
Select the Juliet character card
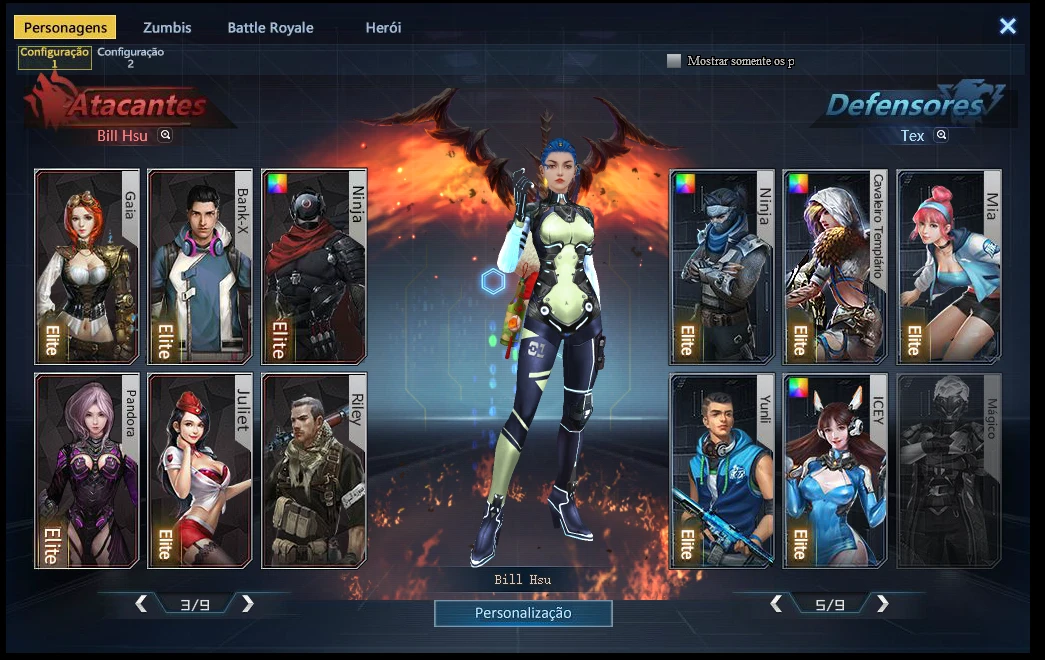200,470
